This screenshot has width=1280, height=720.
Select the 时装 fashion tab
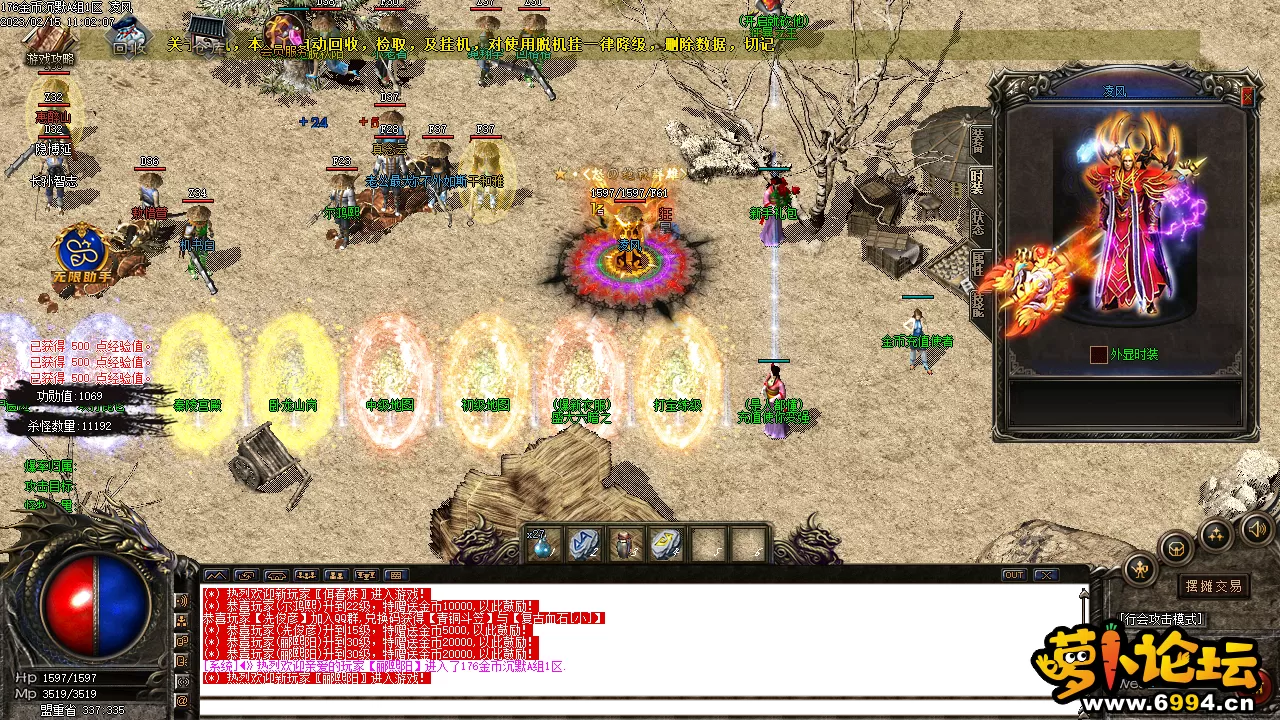pyautogui.click(x=977, y=182)
